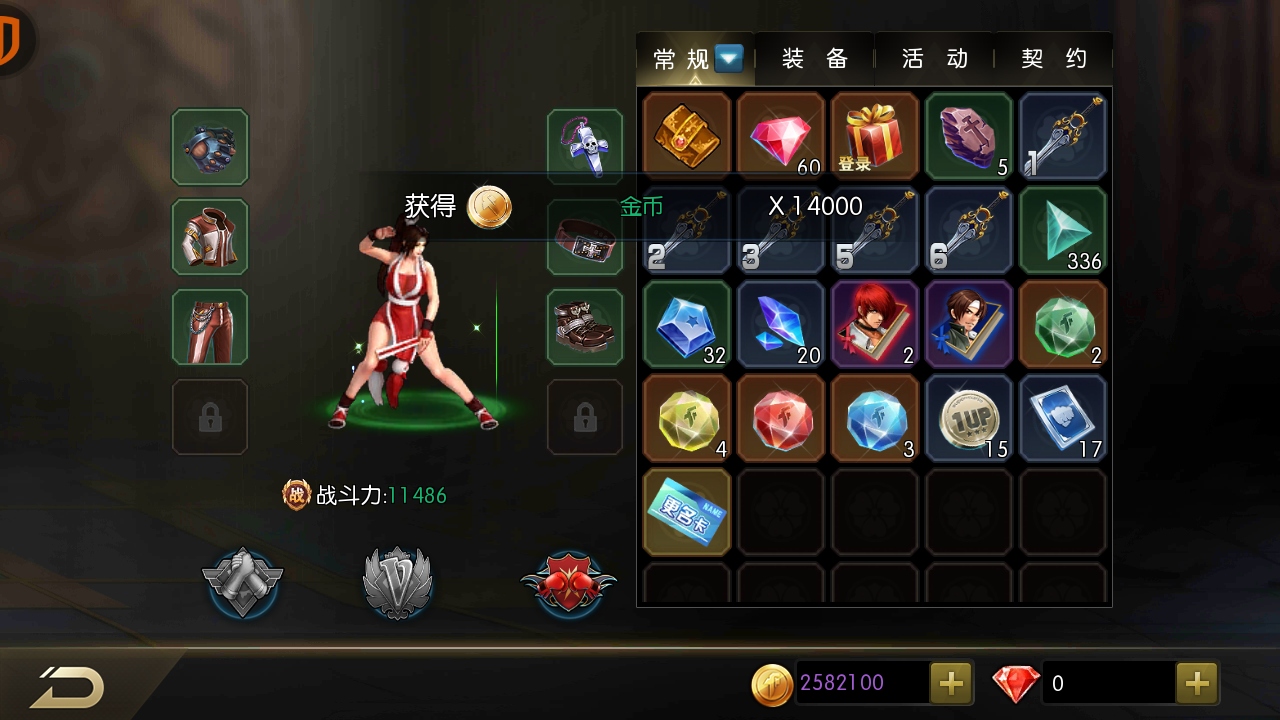Click the boxing gloves shield emblem
This screenshot has height=720, width=1280.
tap(568, 581)
